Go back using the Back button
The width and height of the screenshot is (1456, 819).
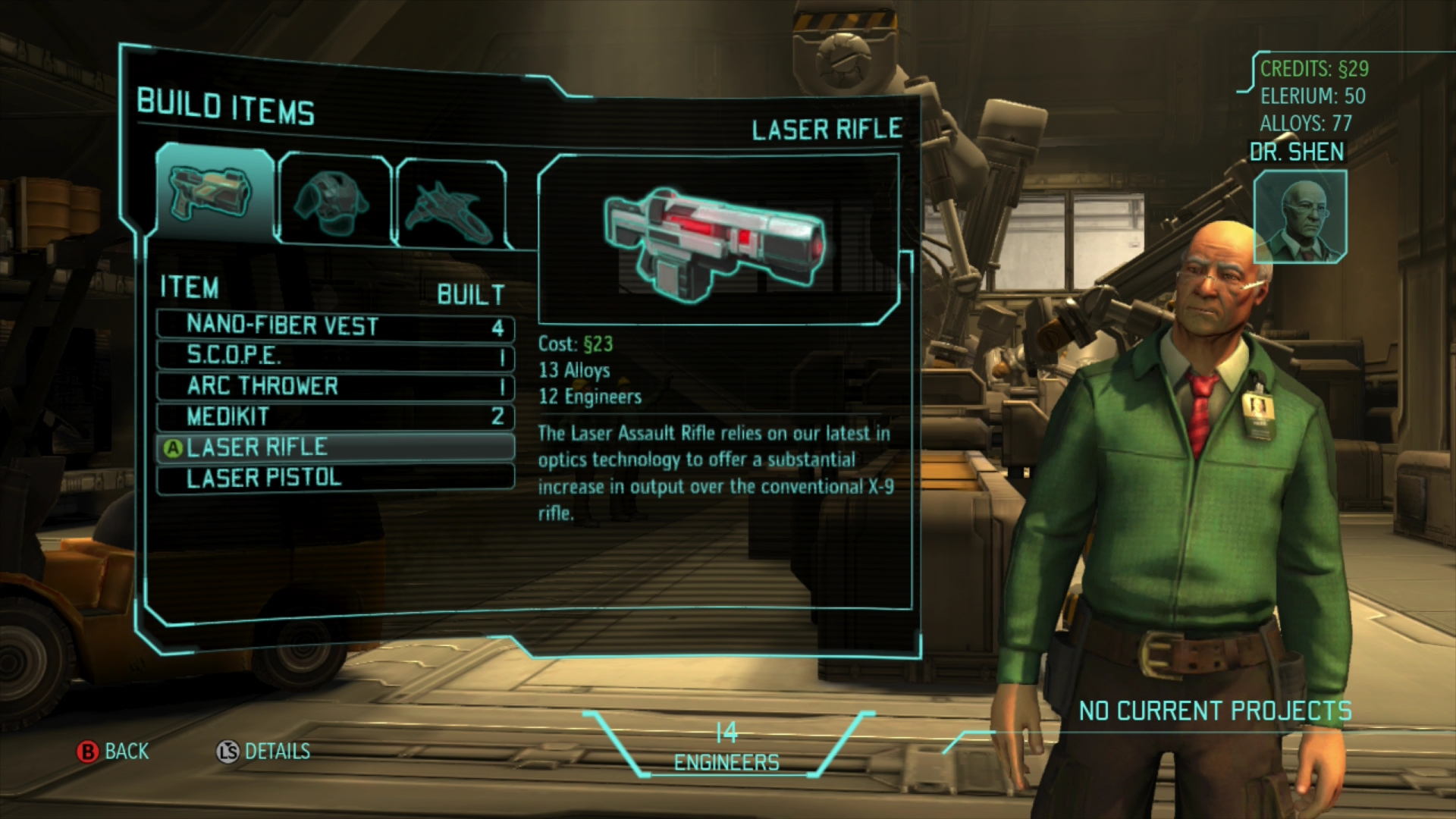114,752
